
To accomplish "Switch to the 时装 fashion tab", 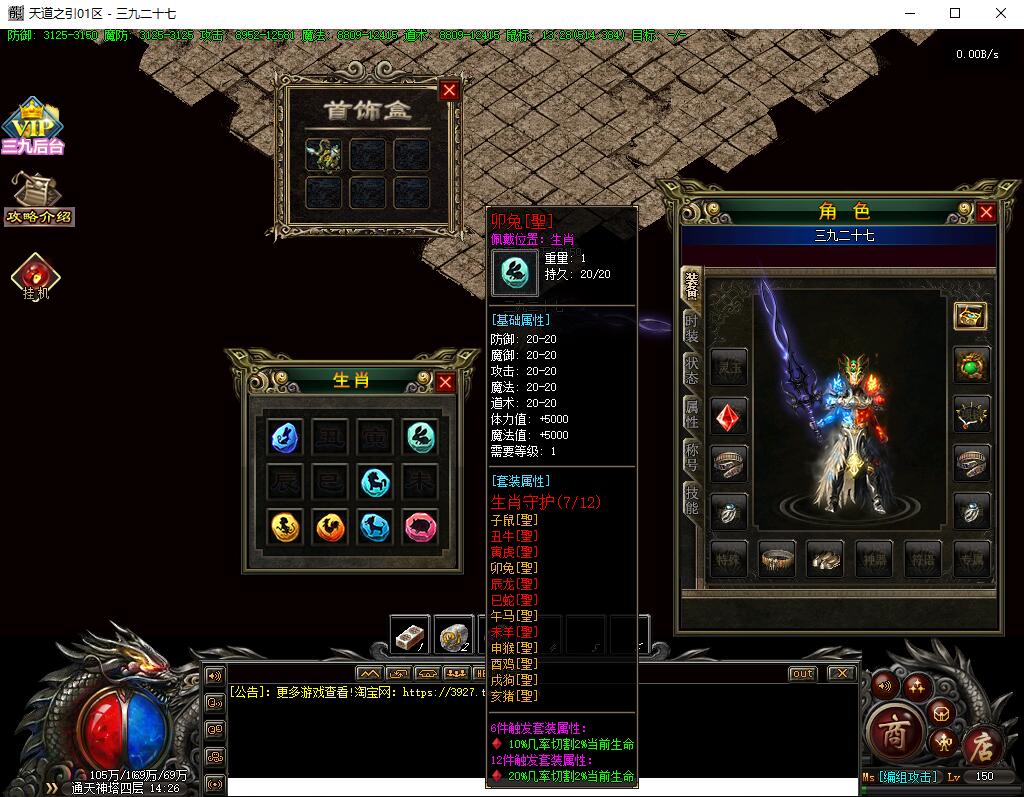I will point(691,326).
